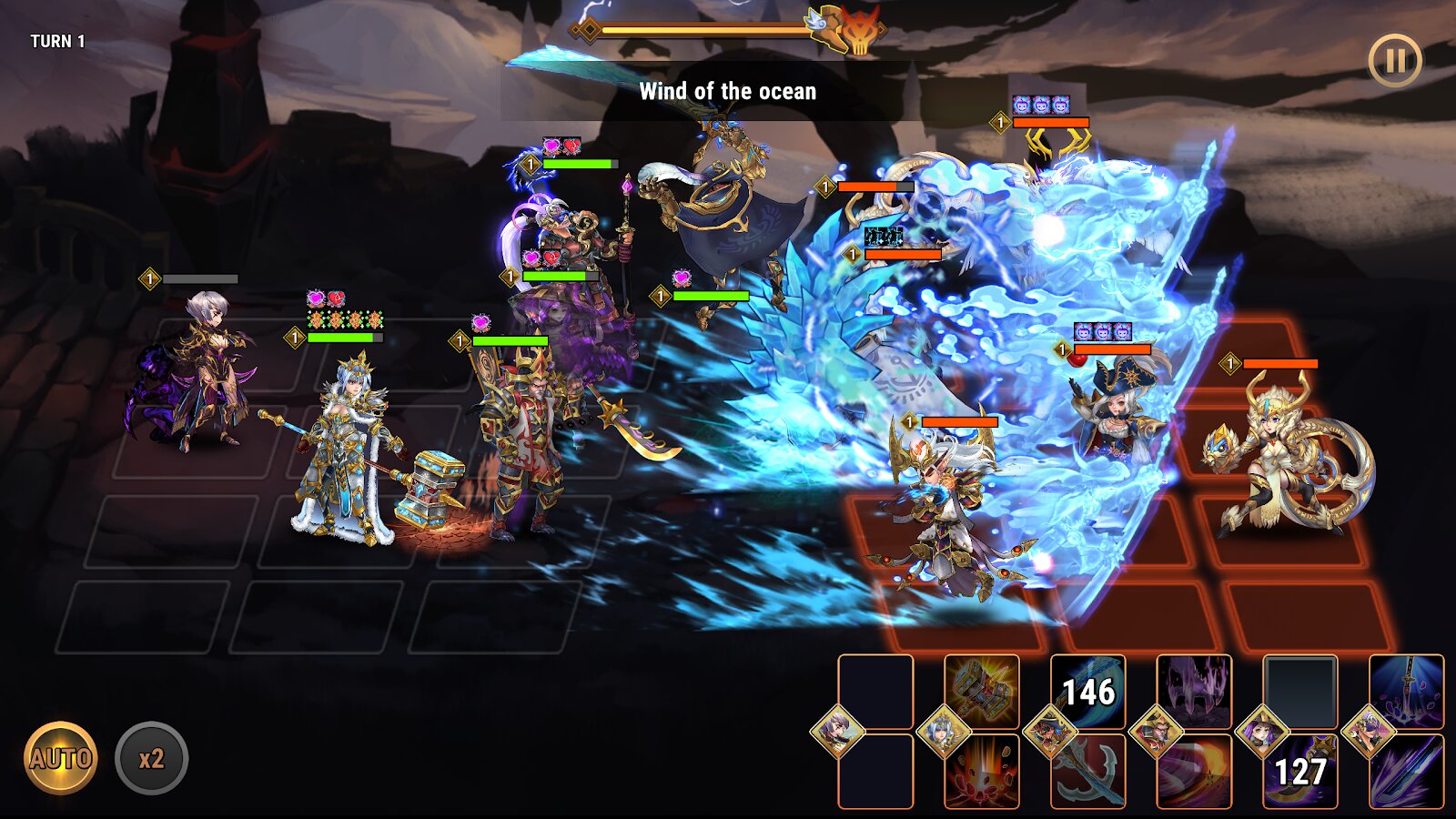This screenshot has height=819, width=1456.
Task: Use the red ground-smash eruption skill
Action: (982, 772)
